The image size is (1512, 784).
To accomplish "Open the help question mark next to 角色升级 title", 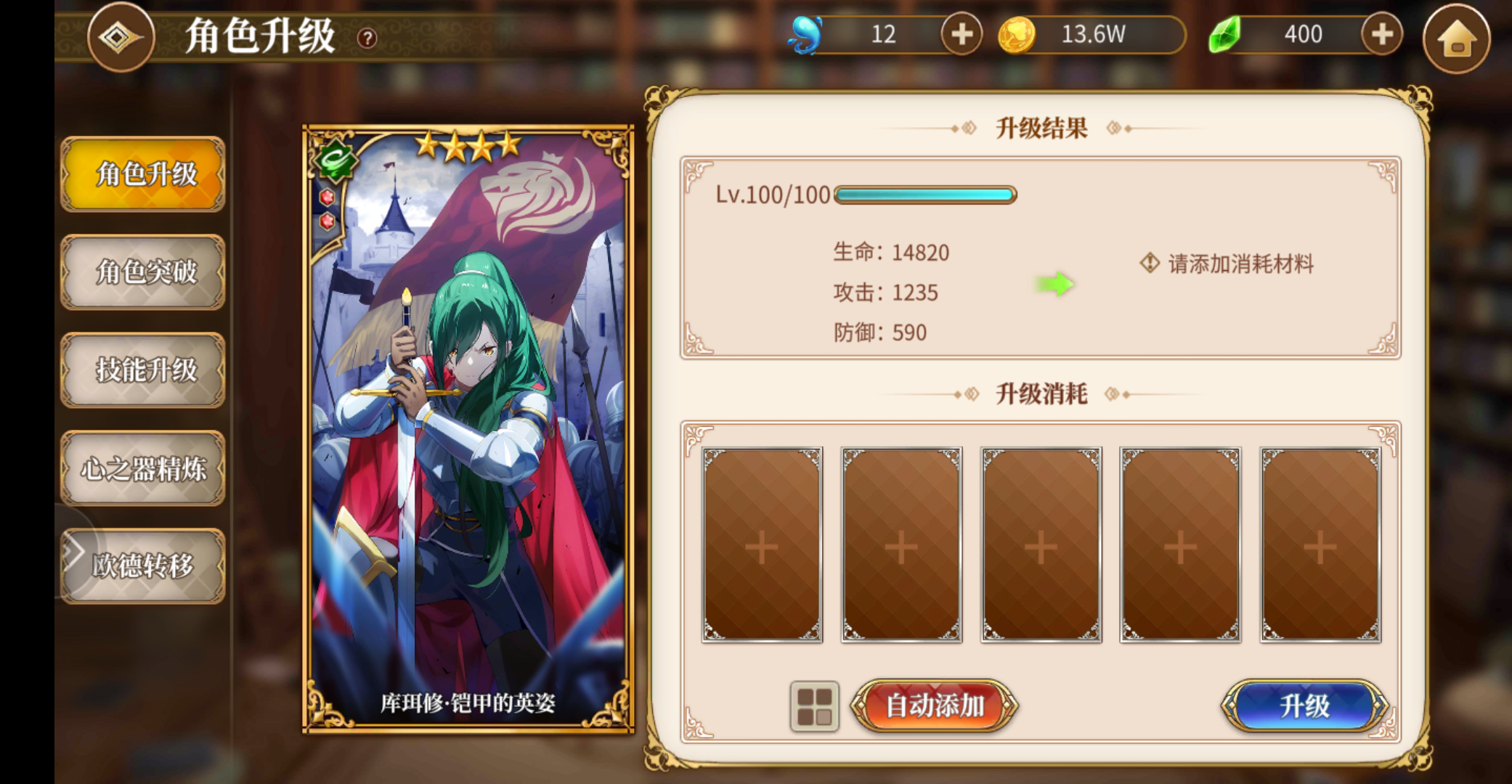I will (x=367, y=38).
